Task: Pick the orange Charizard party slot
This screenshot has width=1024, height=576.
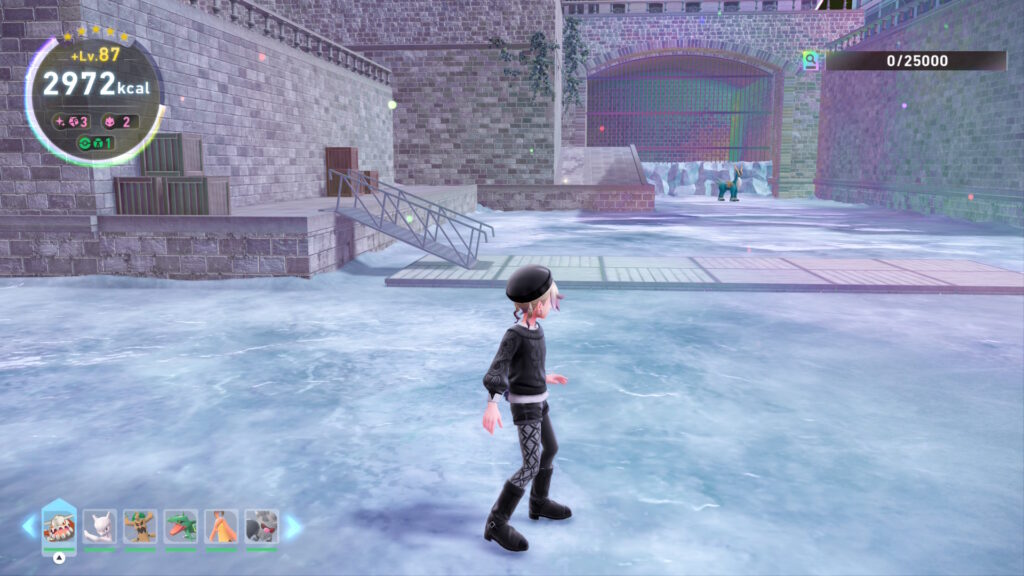Action: 221,526
